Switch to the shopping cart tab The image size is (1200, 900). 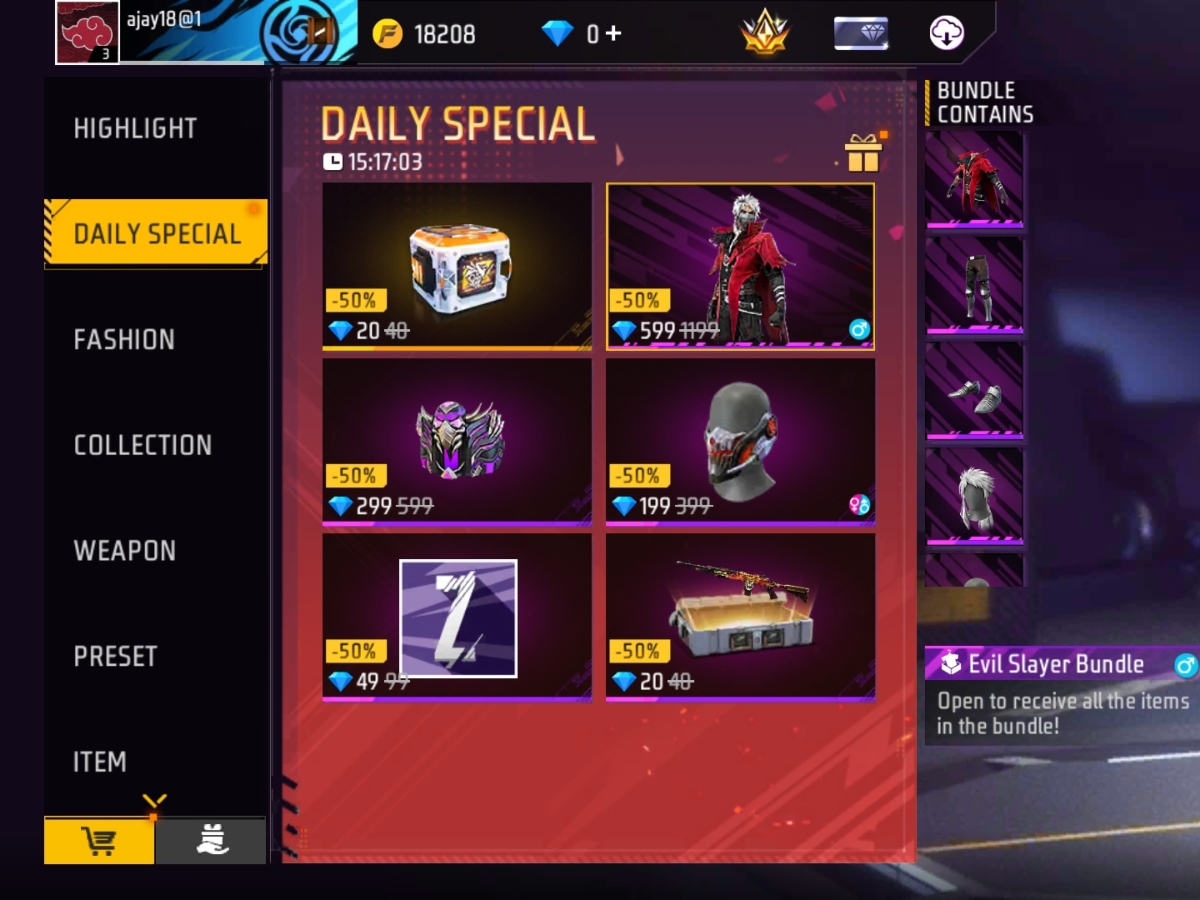(99, 842)
